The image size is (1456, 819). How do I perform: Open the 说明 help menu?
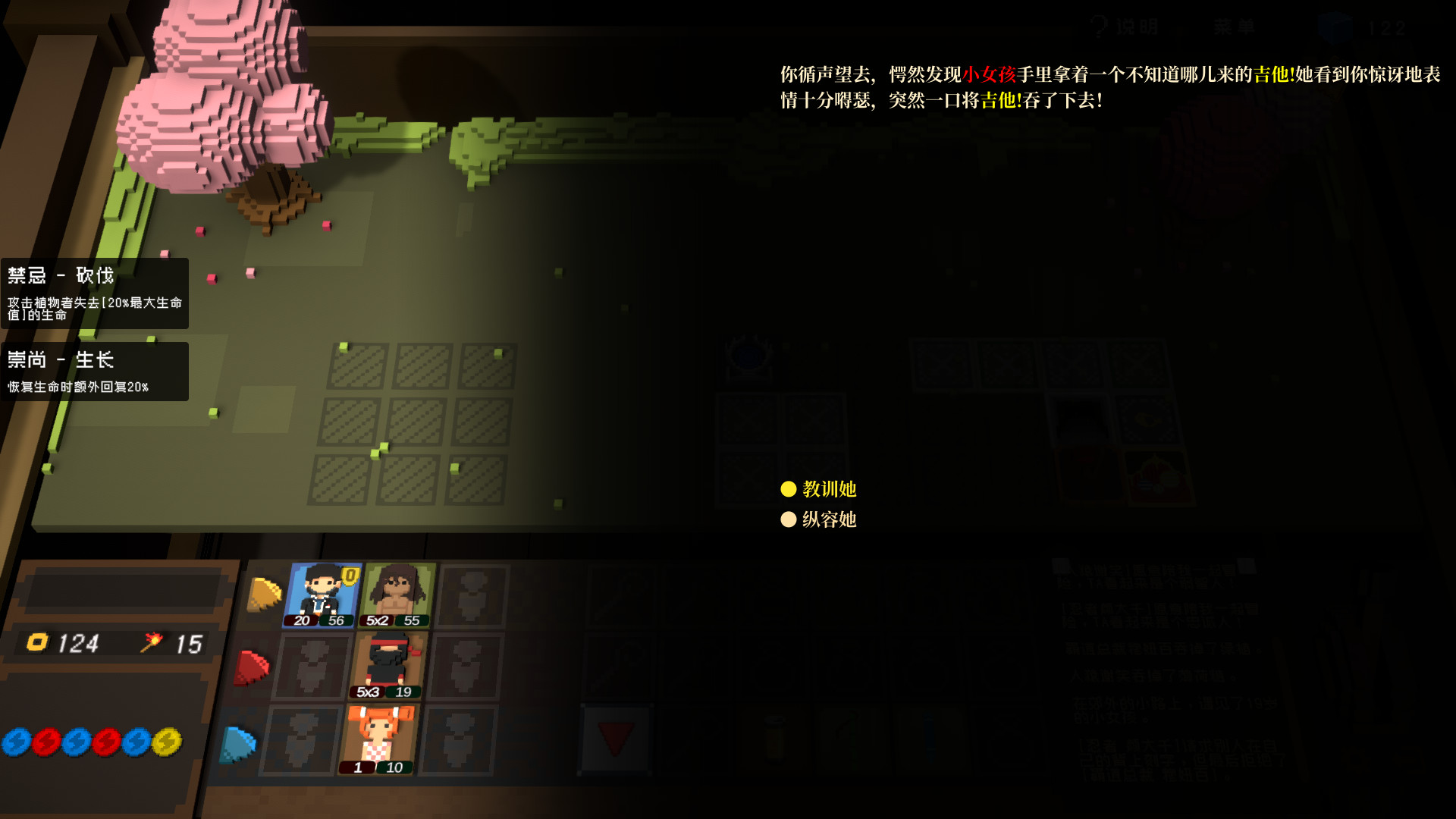tap(1130, 24)
